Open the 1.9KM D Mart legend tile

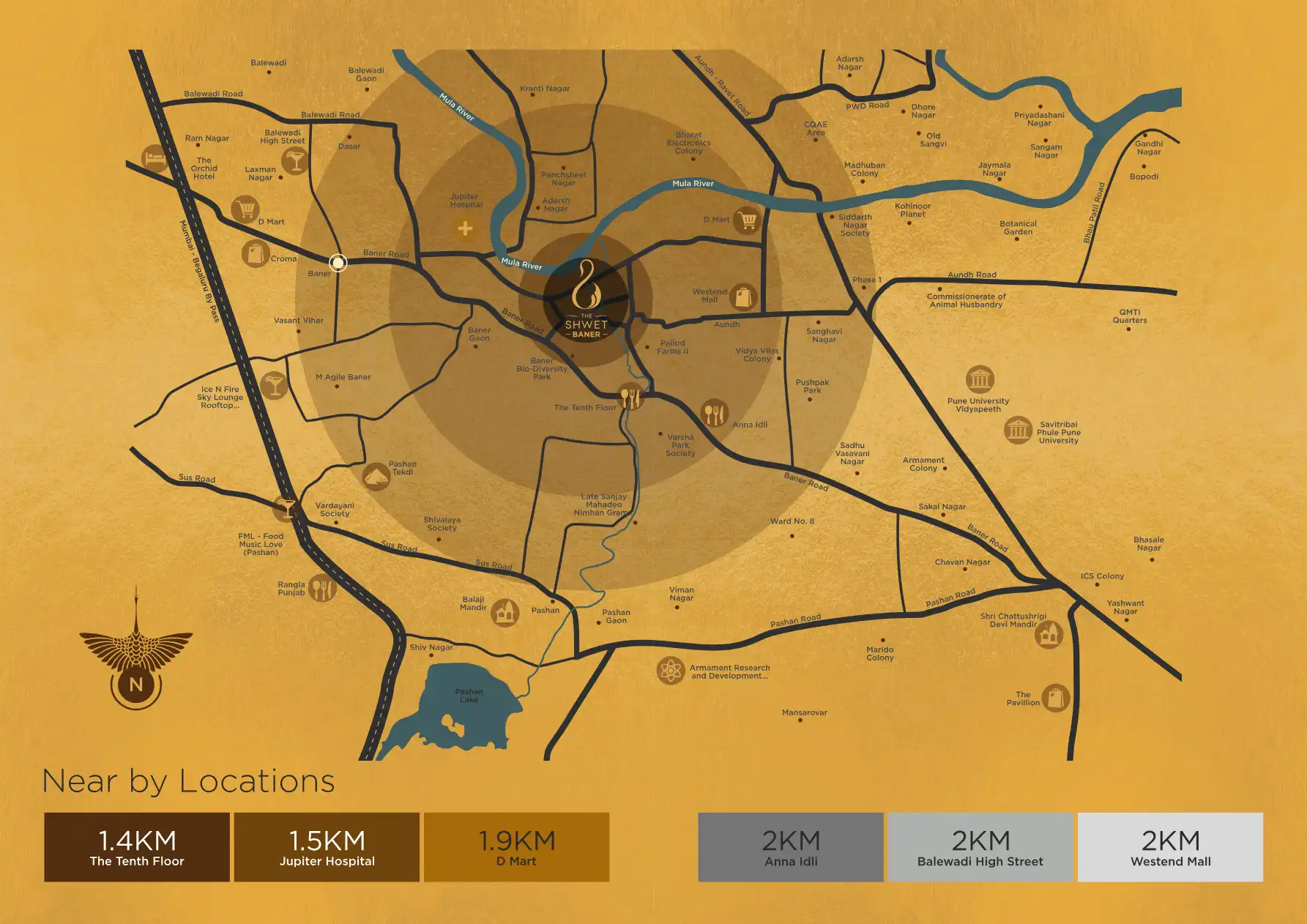(x=516, y=847)
